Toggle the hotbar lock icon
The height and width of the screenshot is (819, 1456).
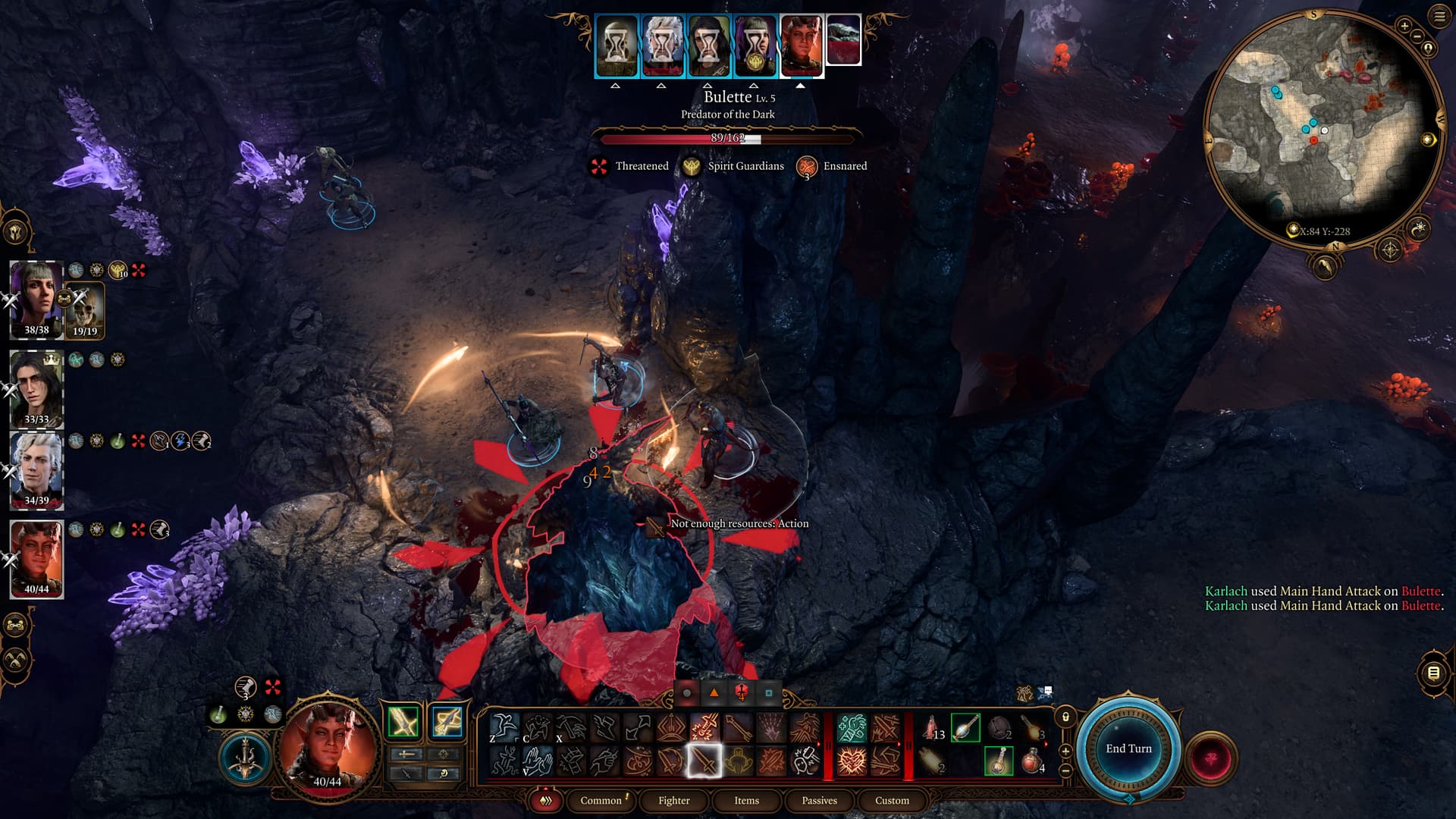point(1065,717)
